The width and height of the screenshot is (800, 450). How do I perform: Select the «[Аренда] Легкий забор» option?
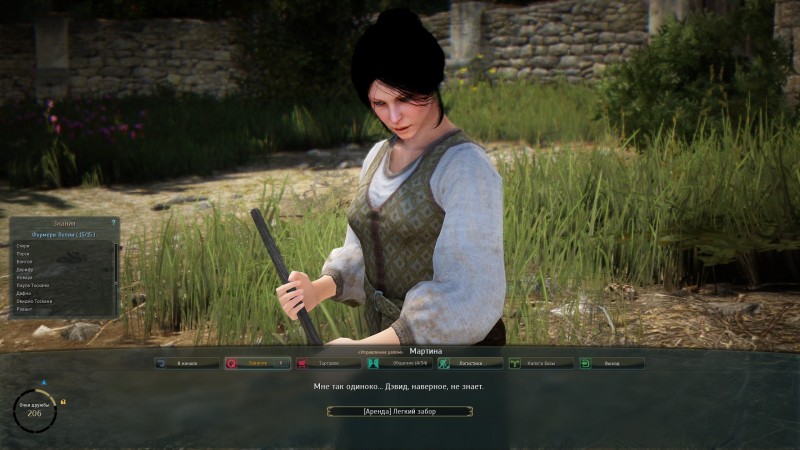click(x=400, y=411)
